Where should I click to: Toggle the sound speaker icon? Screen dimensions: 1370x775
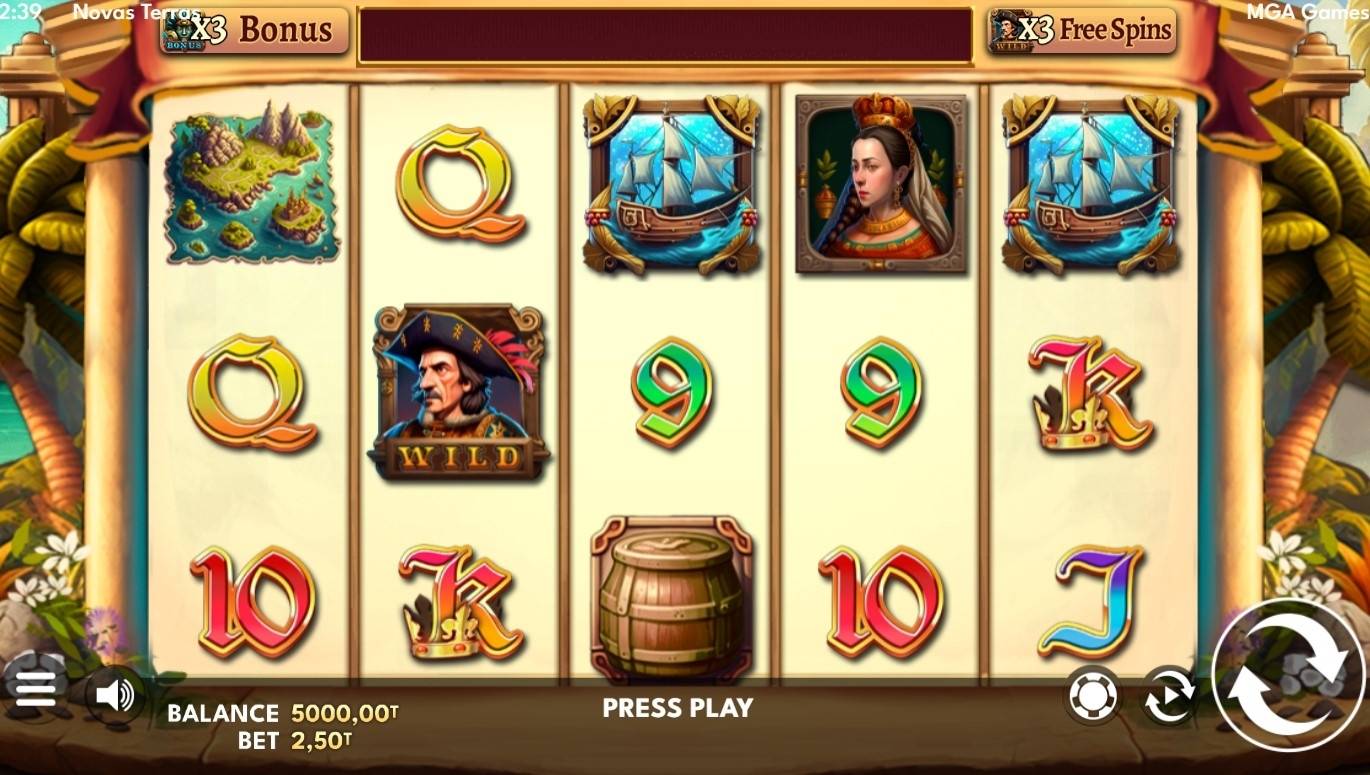tap(114, 694)
